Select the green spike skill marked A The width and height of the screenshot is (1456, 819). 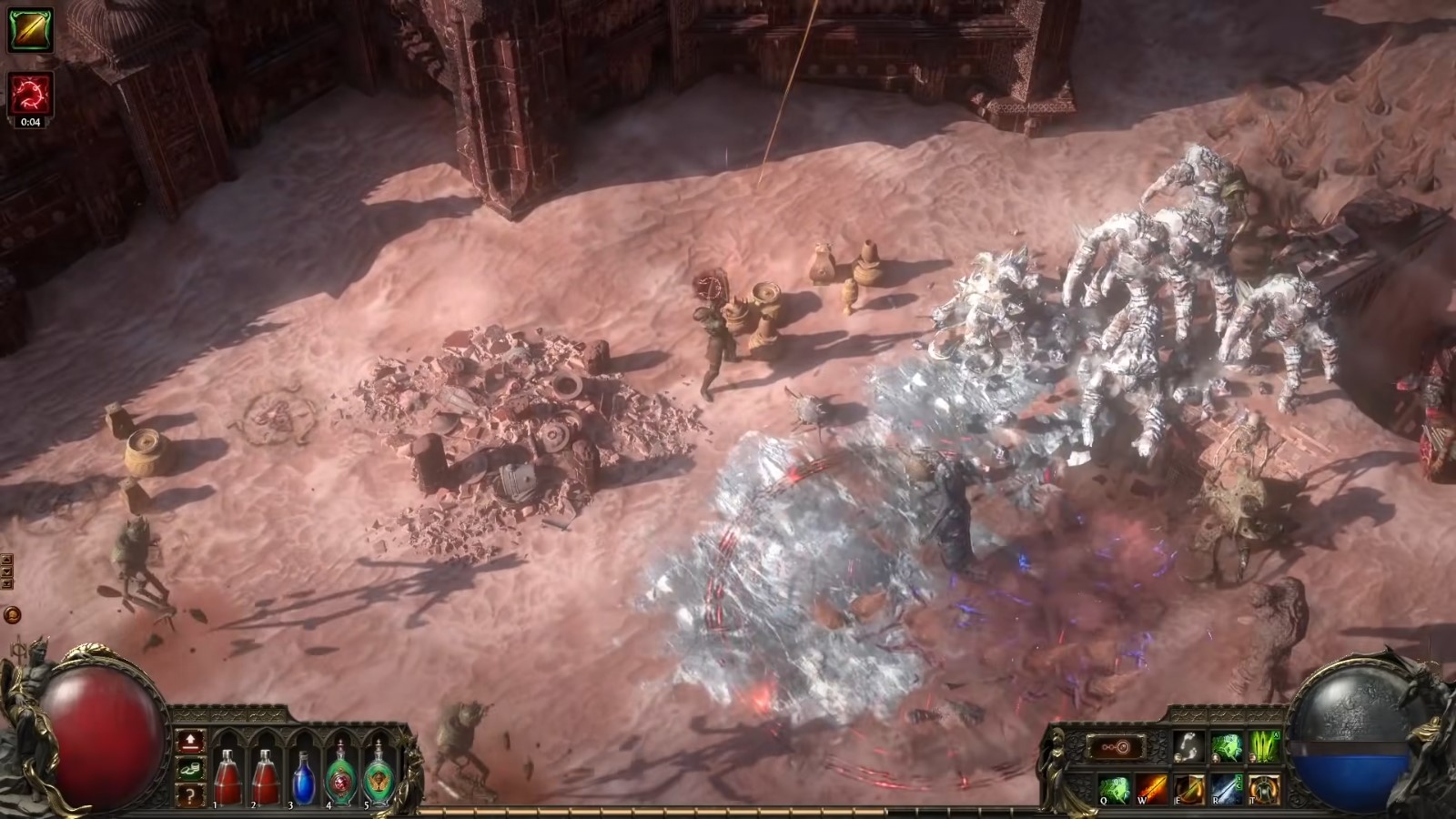[x=1265, y=745]
